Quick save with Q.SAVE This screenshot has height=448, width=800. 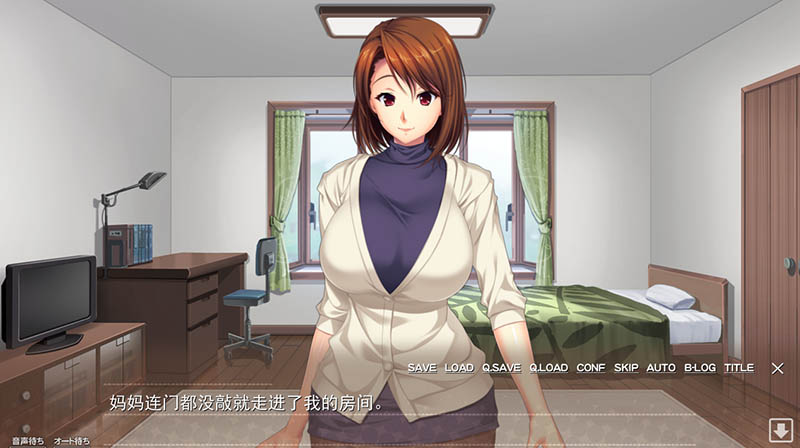[x=501, y=368]
